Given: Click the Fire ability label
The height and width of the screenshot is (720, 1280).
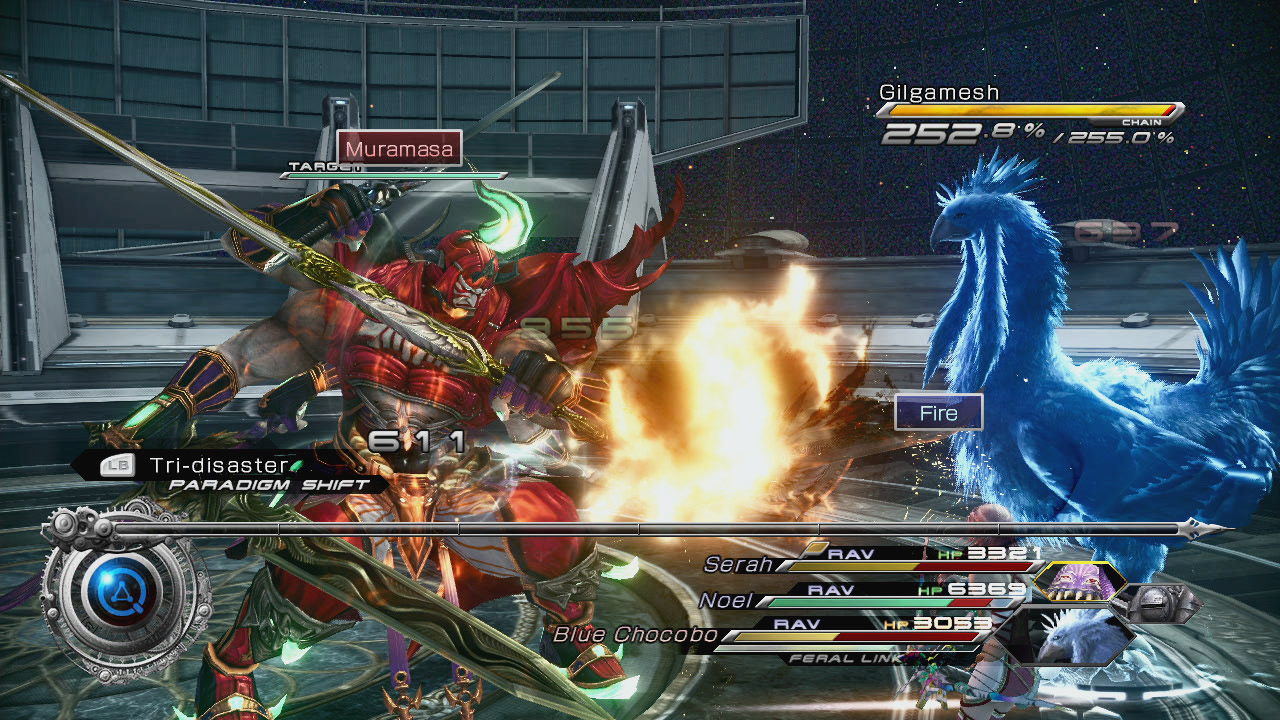Looking at the screenshot, I should tap(938, 413).
